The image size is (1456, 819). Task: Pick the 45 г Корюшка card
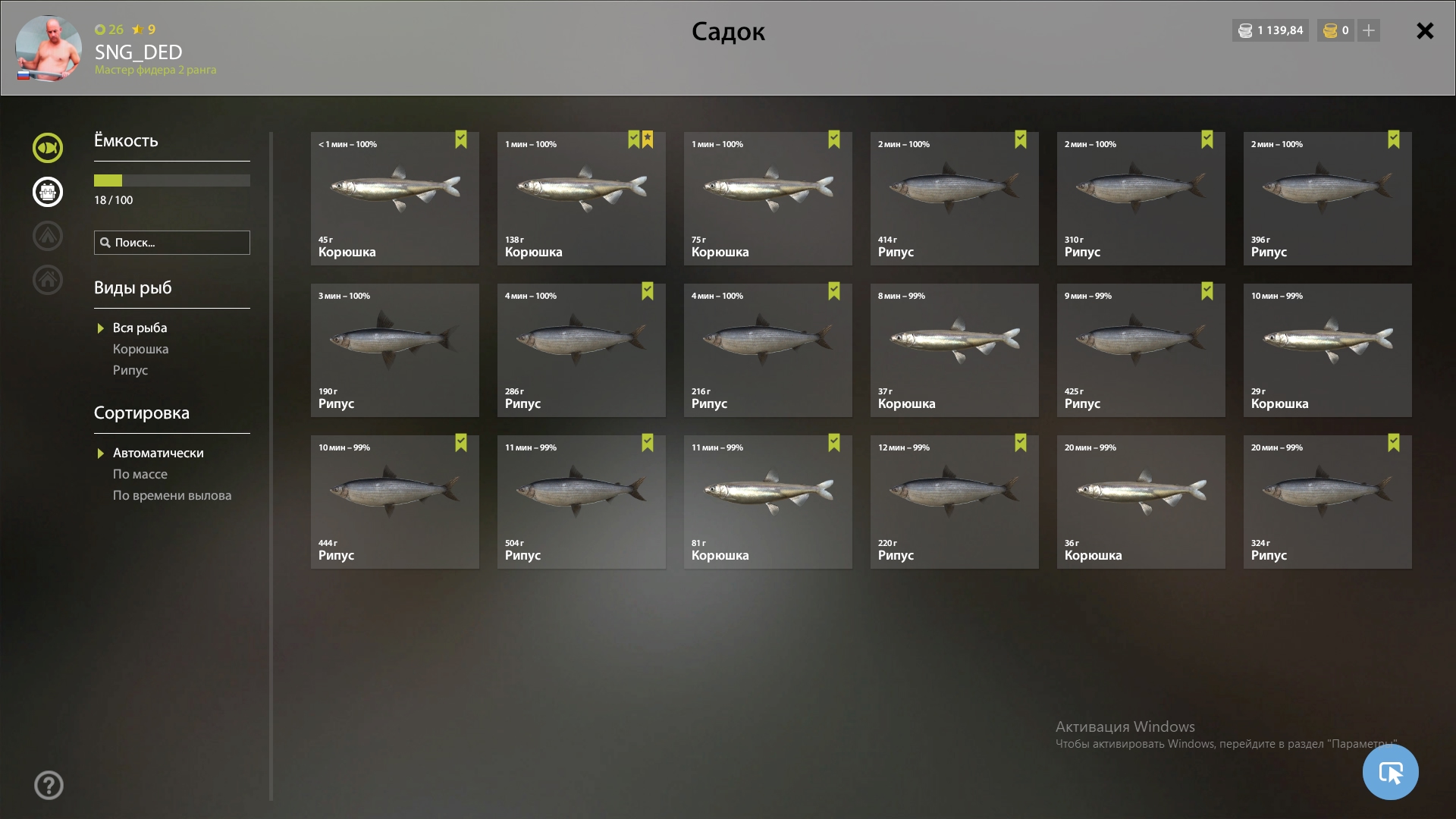click(x=394, y=199)
